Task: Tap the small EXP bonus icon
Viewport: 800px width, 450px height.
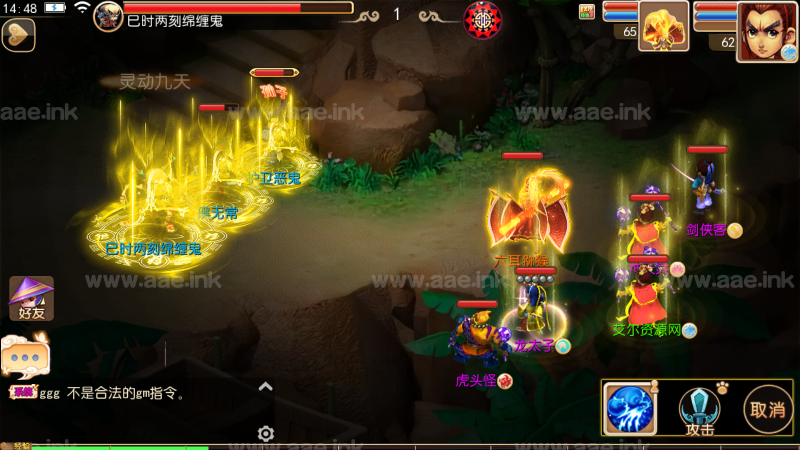Action: tap(587, 11)
